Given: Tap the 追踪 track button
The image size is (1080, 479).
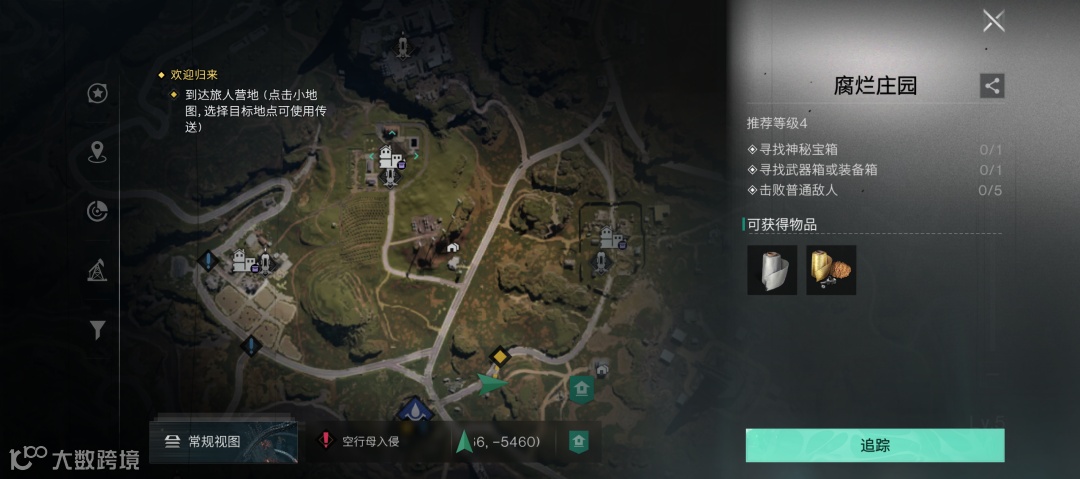Looking at the screenshot, I should 875,445.
